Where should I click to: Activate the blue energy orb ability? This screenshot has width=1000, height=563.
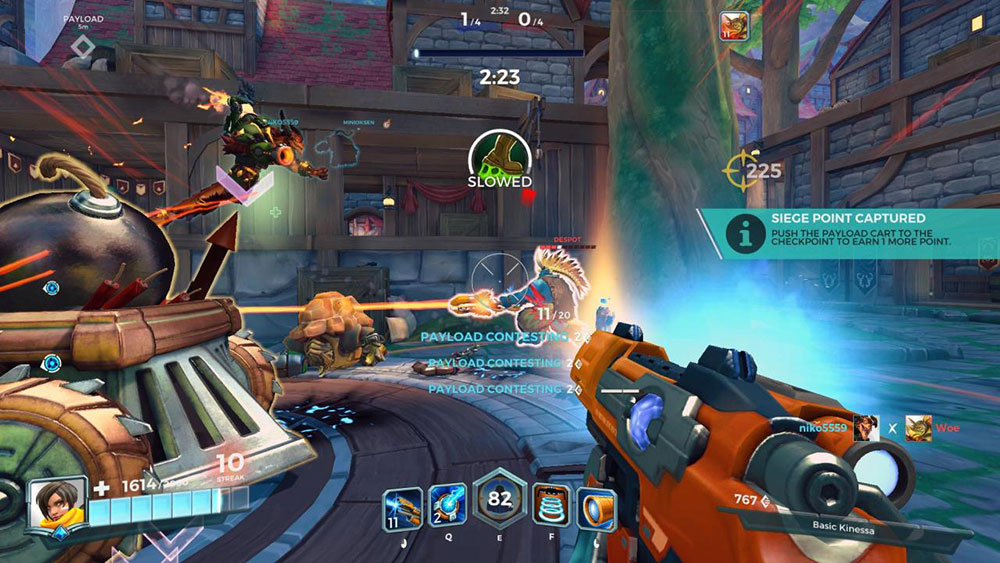447,506
